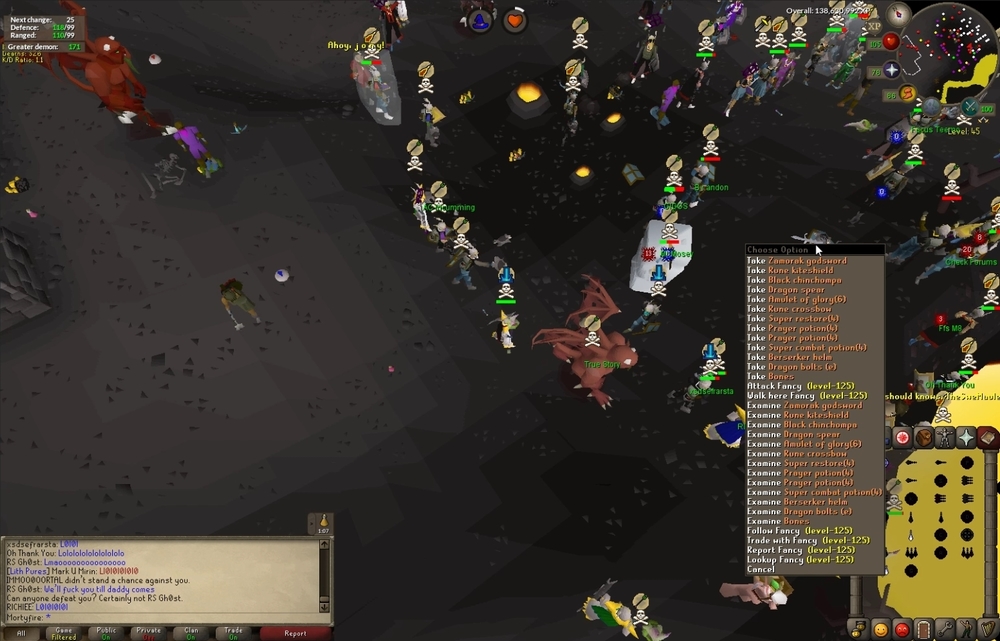
Task: Switch to the All chat tab
Action: [x=21, y=633]
